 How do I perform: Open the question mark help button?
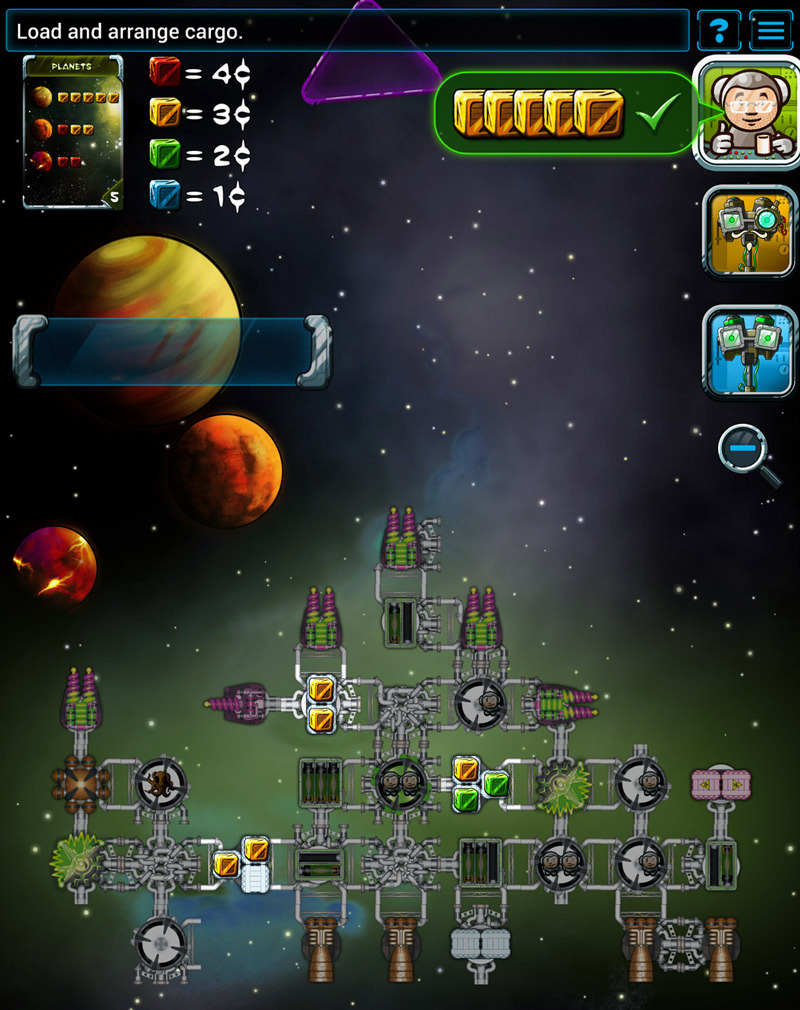[716, 30]
